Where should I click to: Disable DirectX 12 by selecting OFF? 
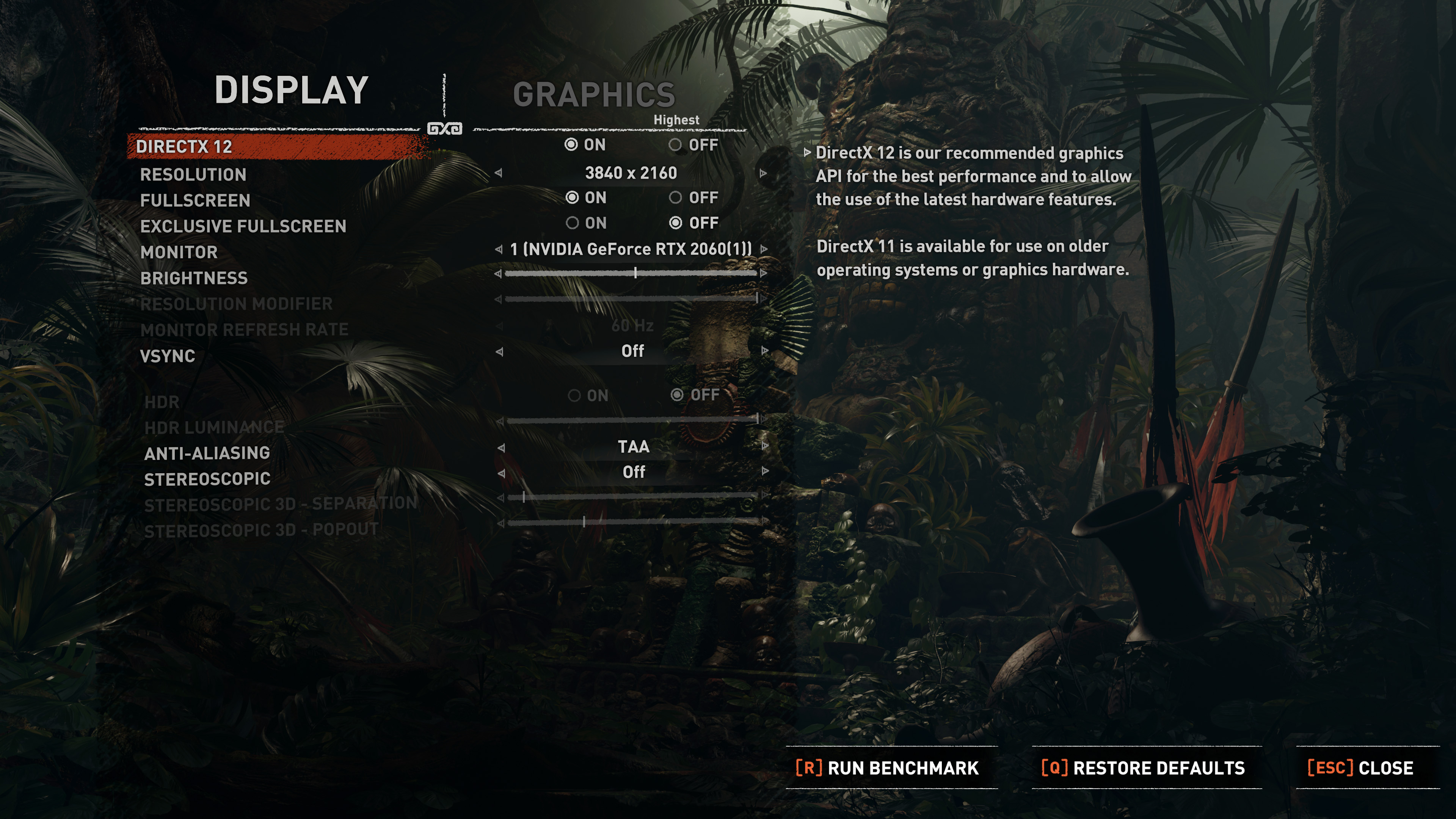tap(676, 145)
